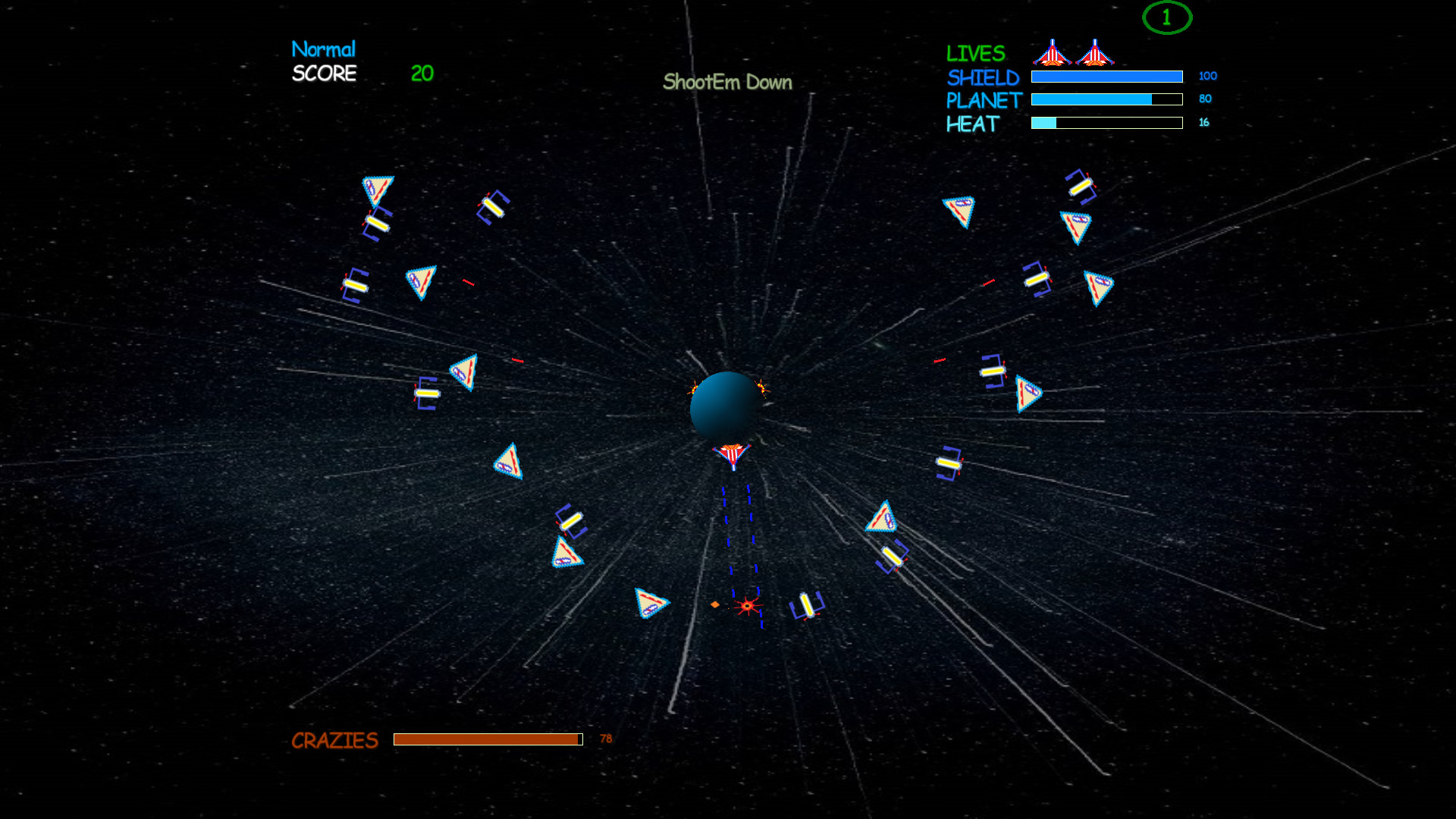Click the HEAT gauge bar
The height and width of the screenshot is (819, 1456).
(x=1106, y=122)
